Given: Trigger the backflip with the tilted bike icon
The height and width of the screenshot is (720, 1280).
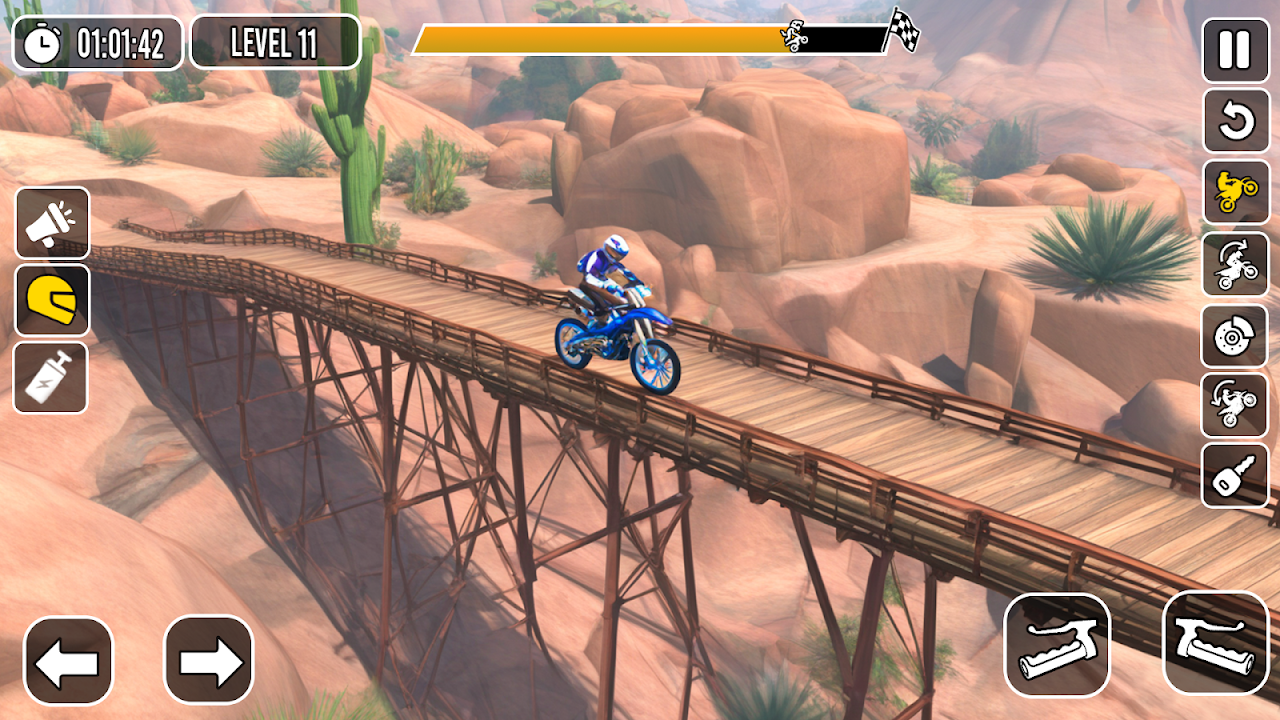Looking at the screenshot, I should pyautogui.click(x=1235, y=405).
